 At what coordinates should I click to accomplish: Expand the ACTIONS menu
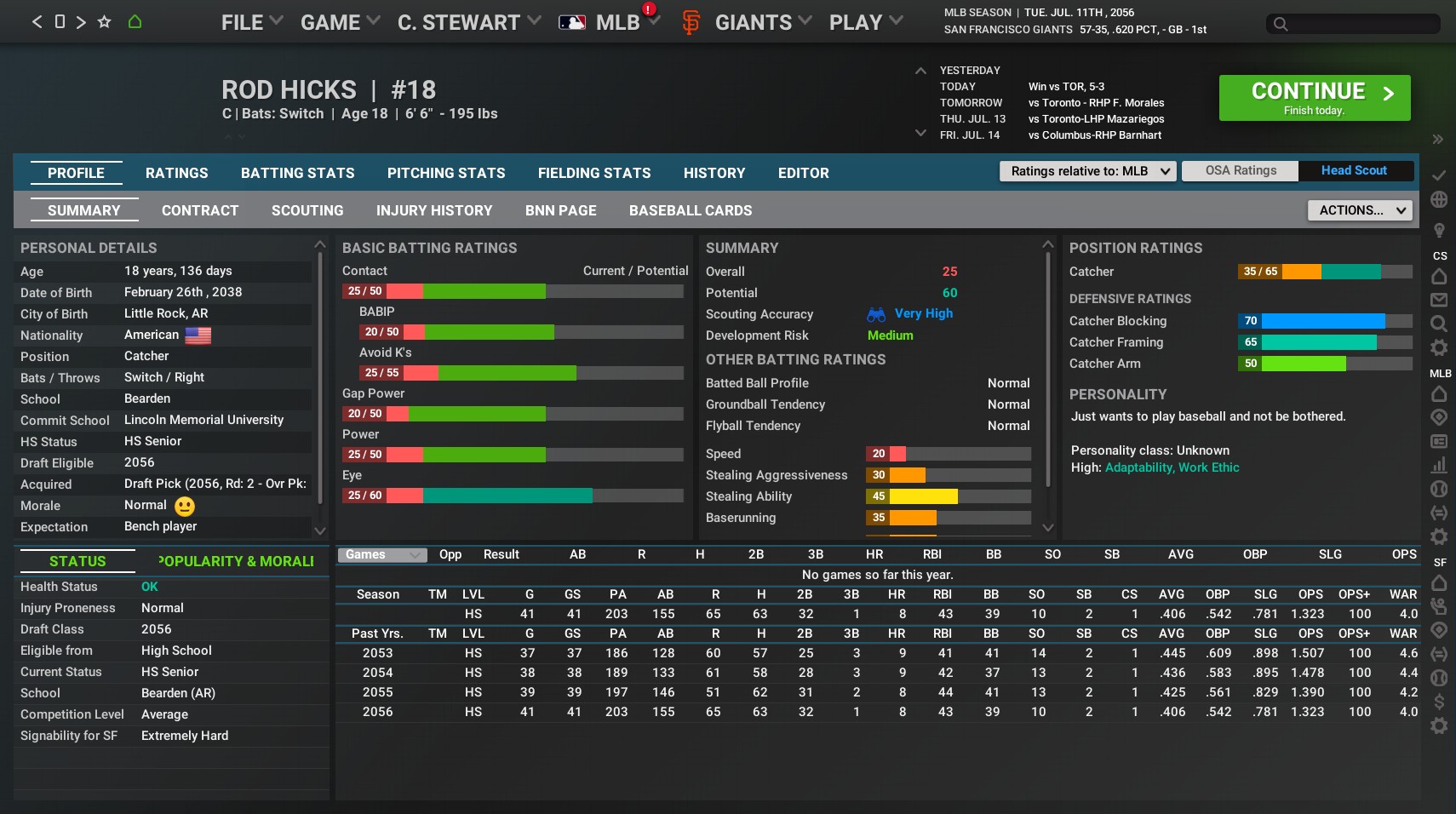(x=1358, y=209)
